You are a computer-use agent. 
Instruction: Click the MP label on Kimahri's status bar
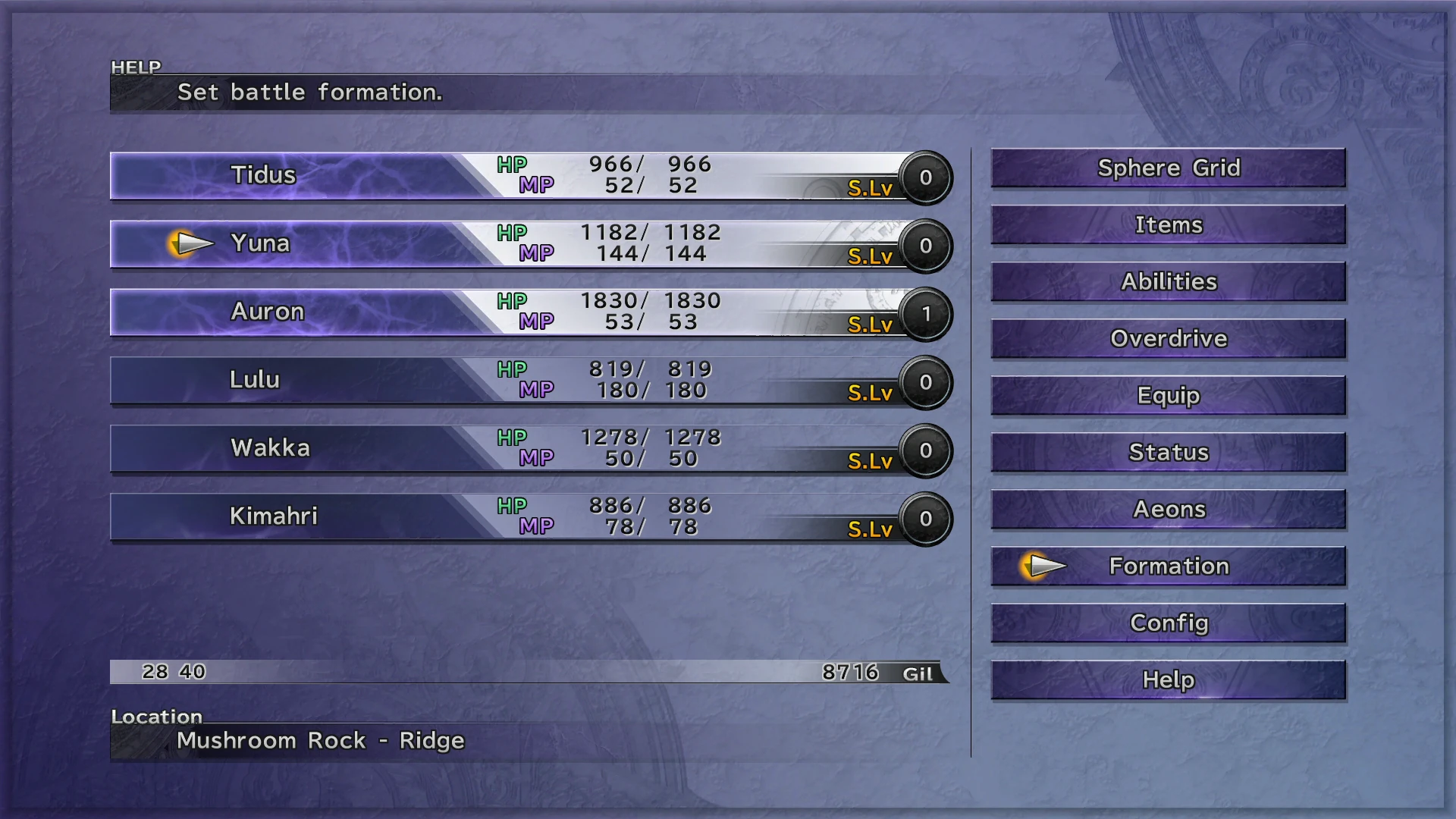click(x=536, y=525)
